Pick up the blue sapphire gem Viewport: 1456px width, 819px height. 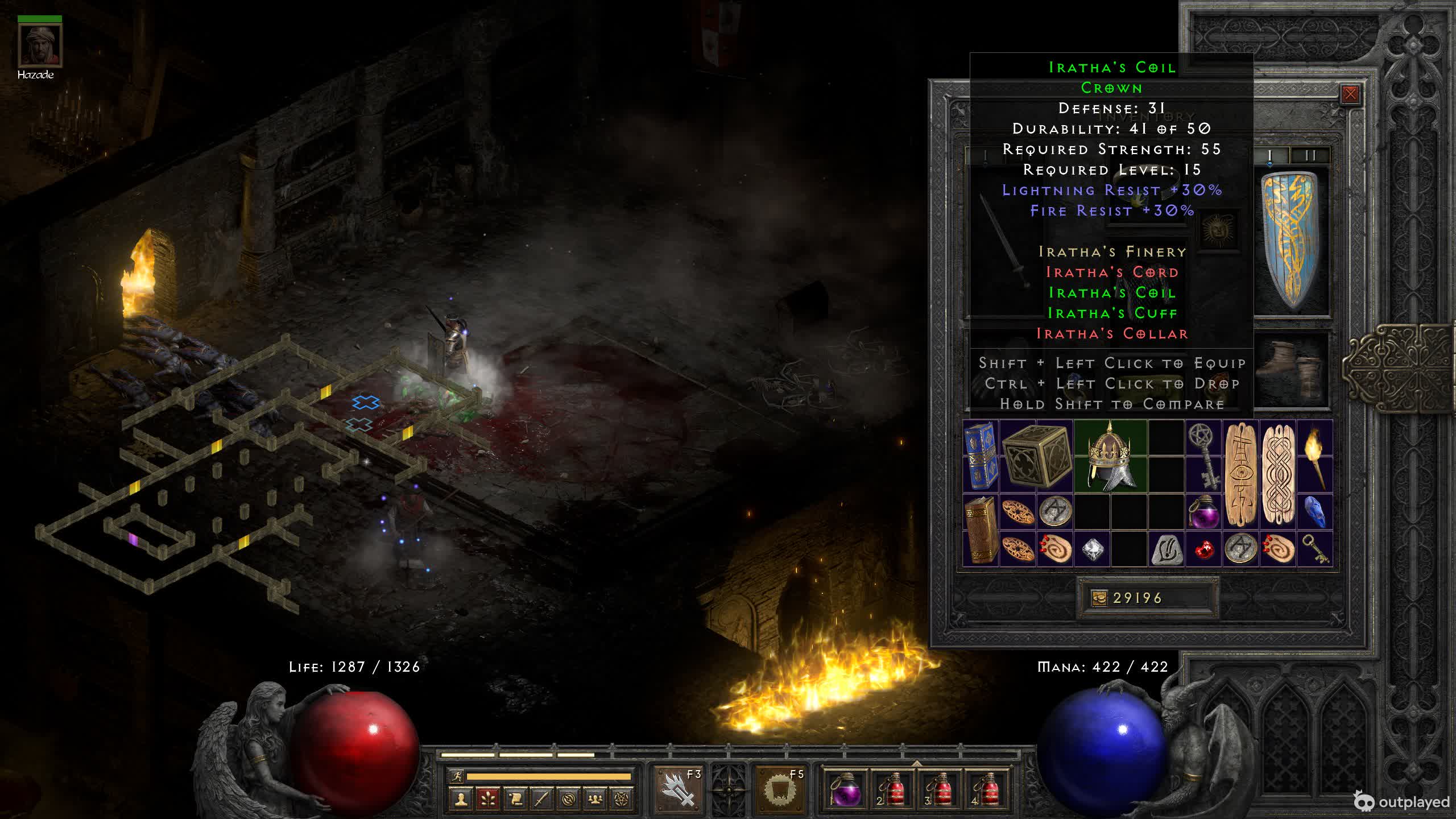(x=1315, y=512)
